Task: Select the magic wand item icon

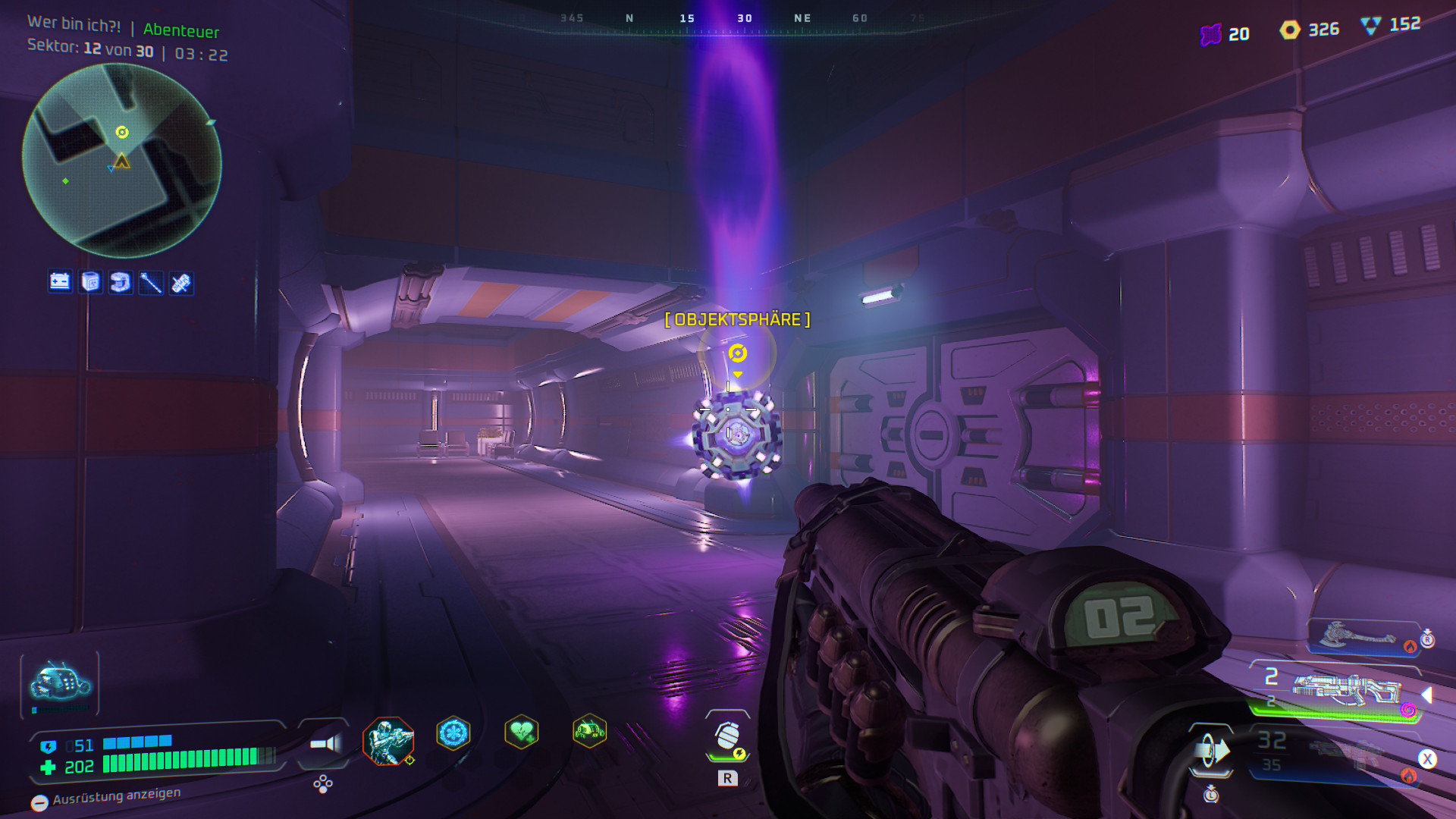Action: [x=151, y=283]
